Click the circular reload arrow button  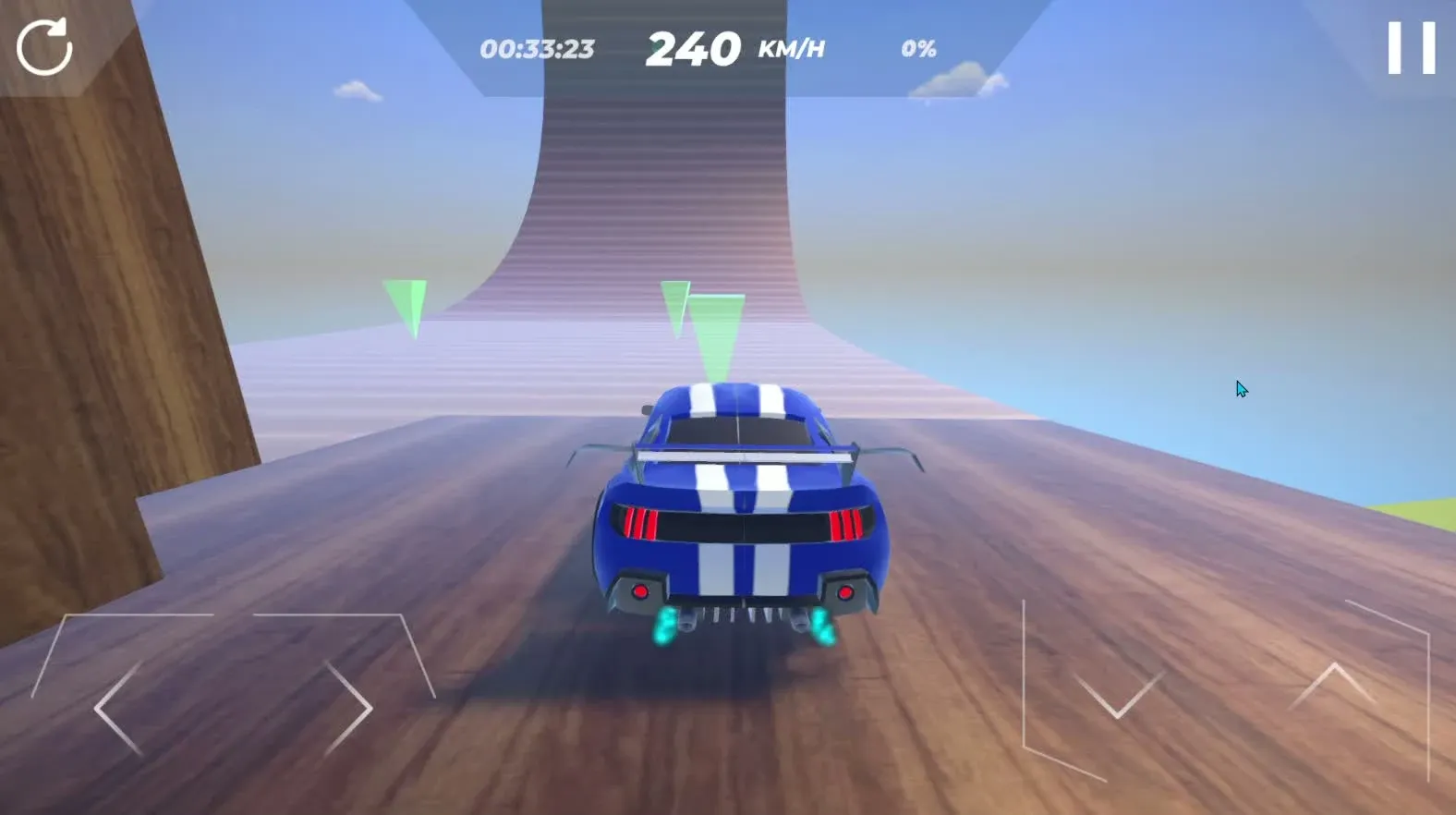[x=45, y=43]
